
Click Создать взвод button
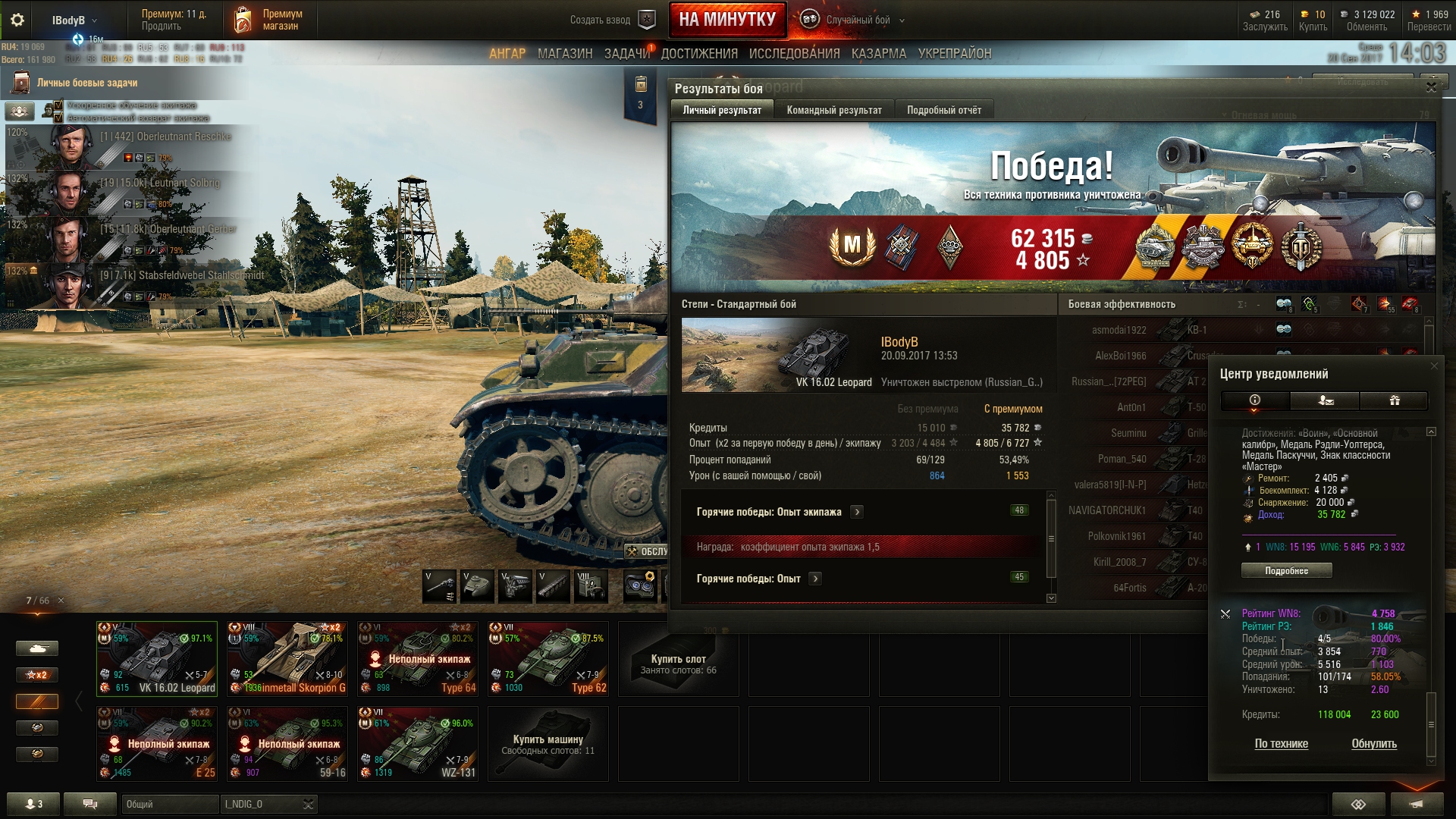tap(612, 20)
